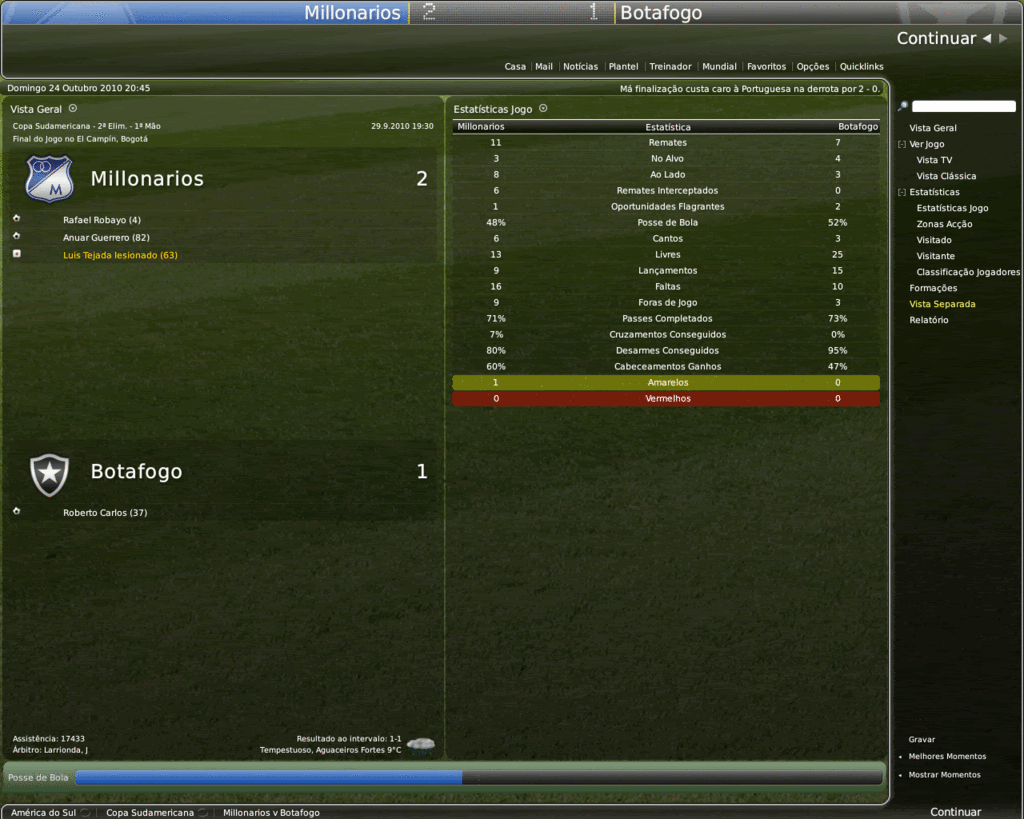This screenshot has width=1024, height=819.
Task: Click Mostrar Momentos option
Action: click(x=944, y=775)
